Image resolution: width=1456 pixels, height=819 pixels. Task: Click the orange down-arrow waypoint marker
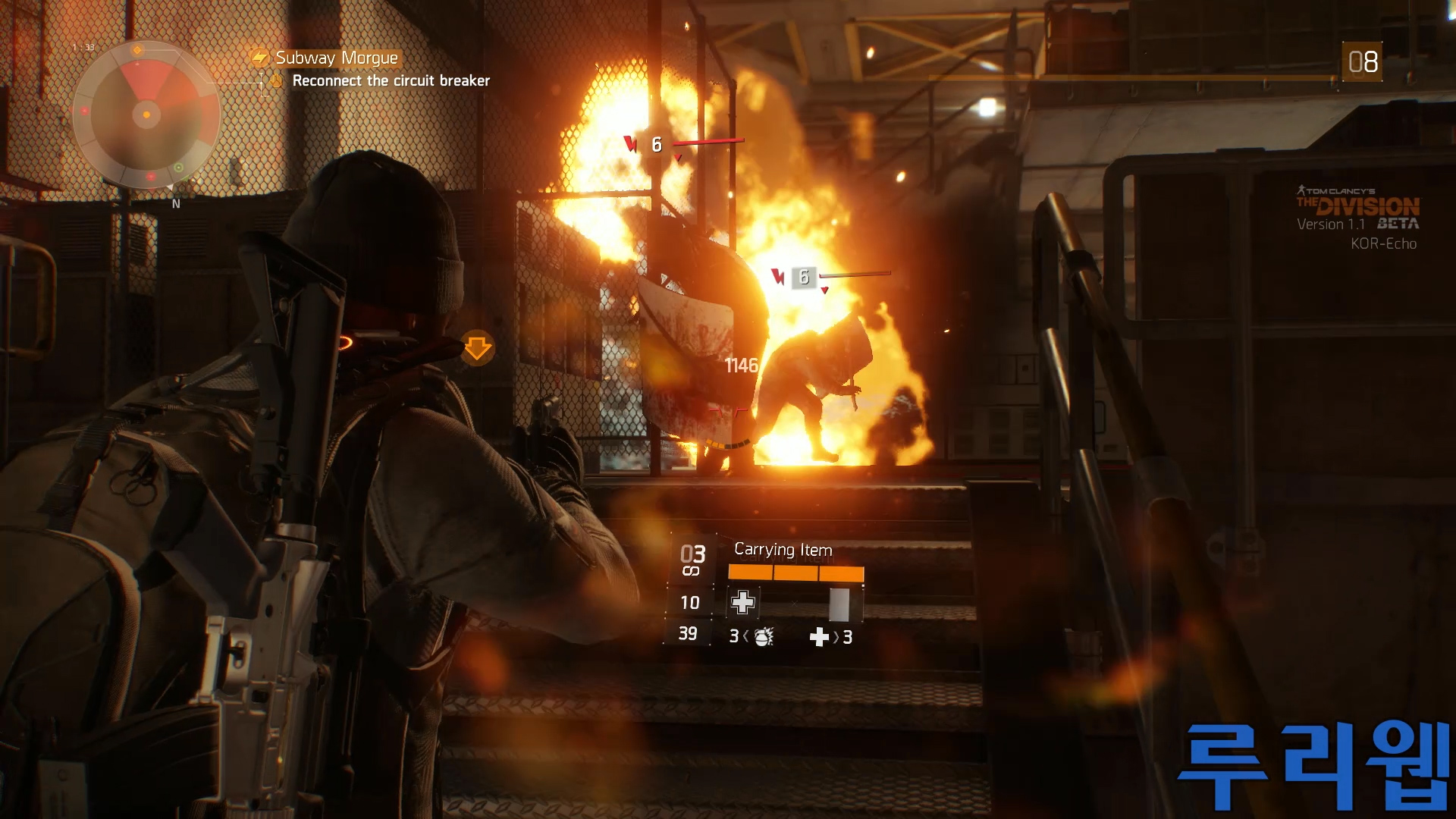477,348
